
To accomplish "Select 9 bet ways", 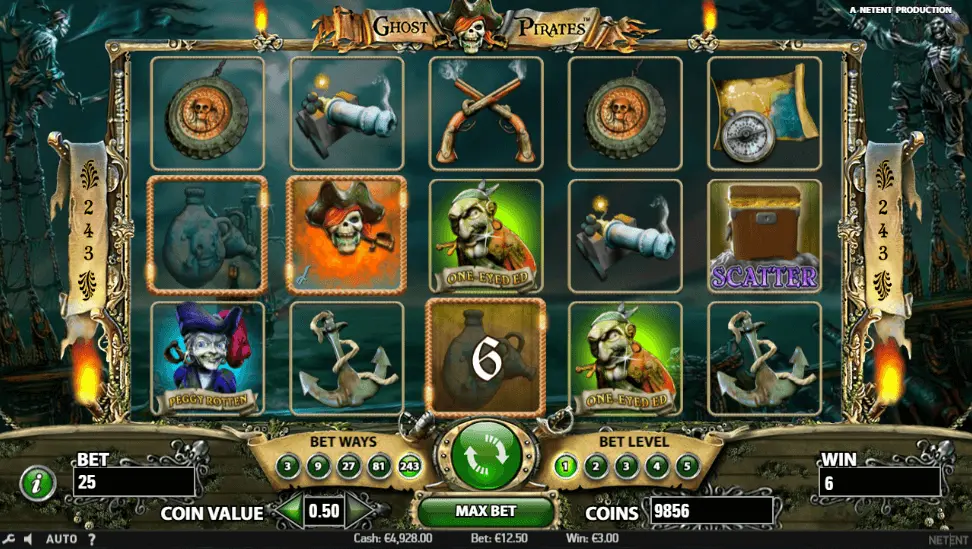I will [317, 466].
